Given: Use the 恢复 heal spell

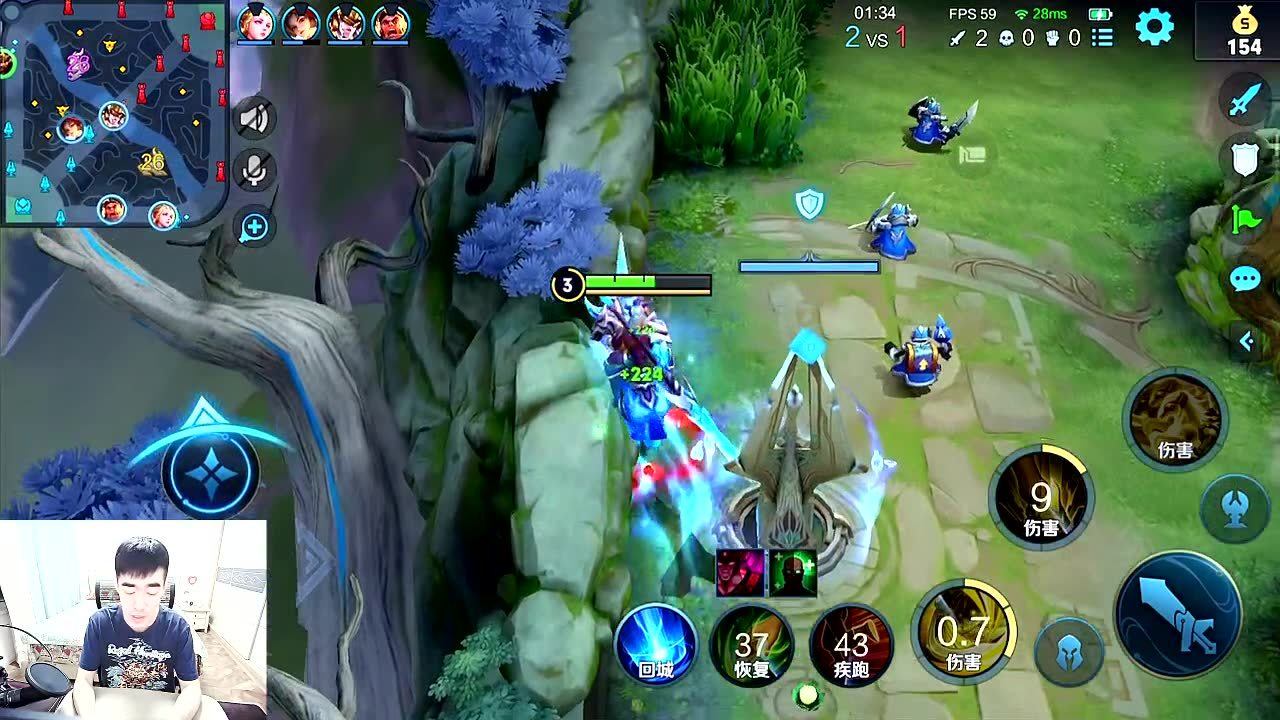Looking at the screenshot, I should (x=752, y=645).
